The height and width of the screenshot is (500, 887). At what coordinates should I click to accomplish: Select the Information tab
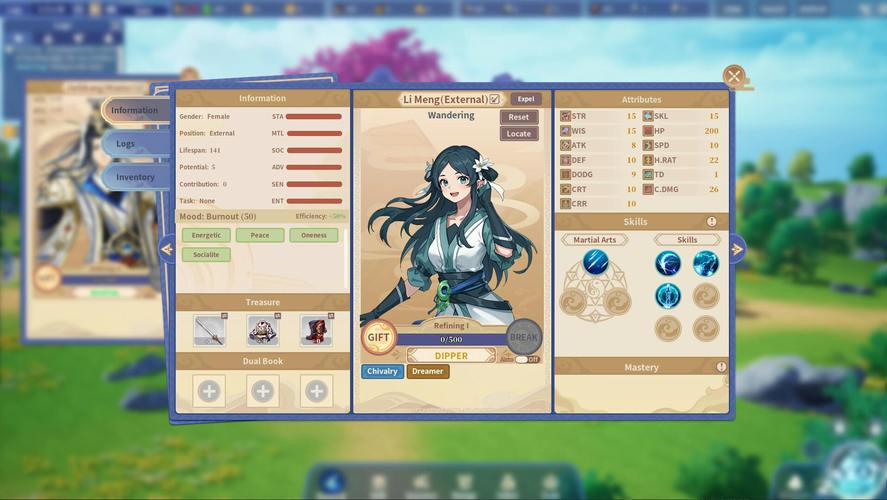pos(135,110)
